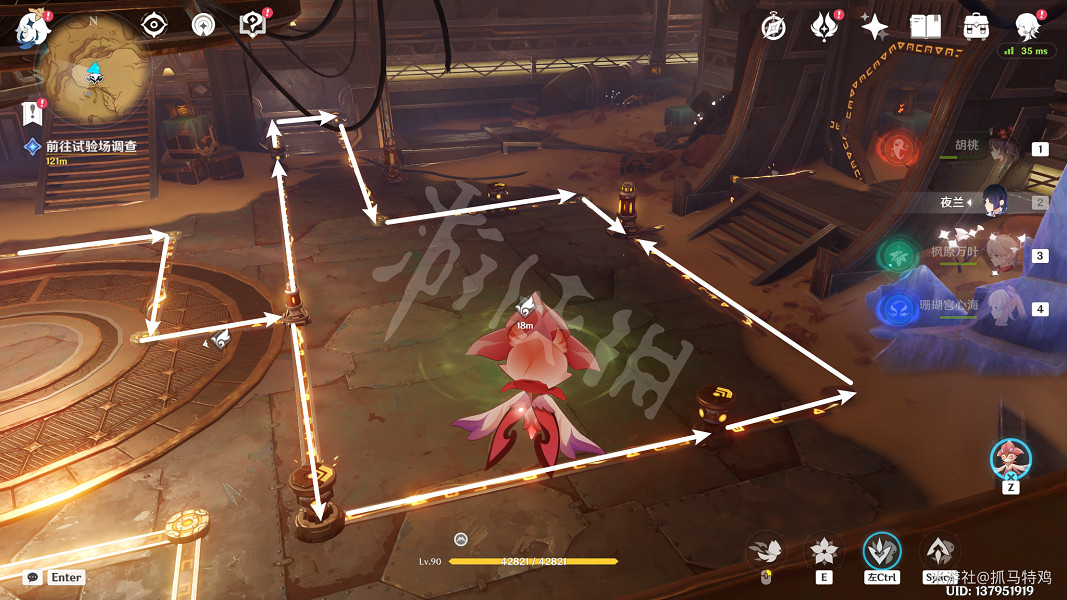Open the open-book adventurer handbook

(926, 27)
